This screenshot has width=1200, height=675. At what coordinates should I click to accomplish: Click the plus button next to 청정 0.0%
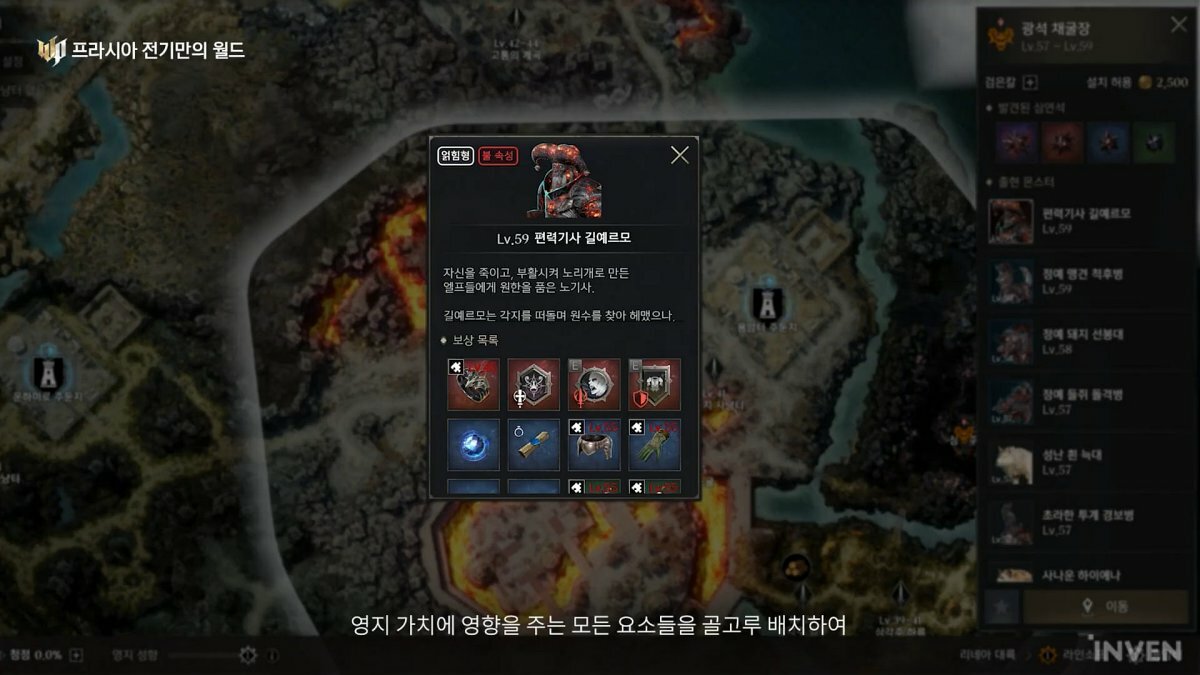coord(76,655)
